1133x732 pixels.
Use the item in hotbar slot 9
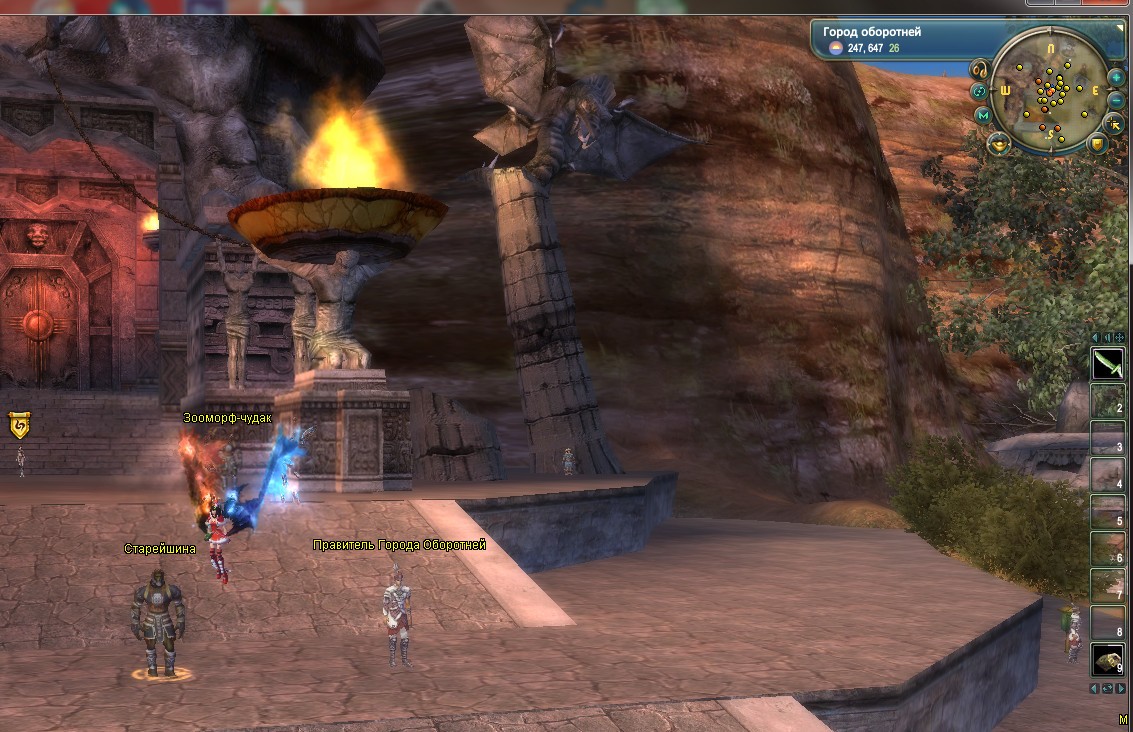pyautogui.click(x=1107, y=661)
